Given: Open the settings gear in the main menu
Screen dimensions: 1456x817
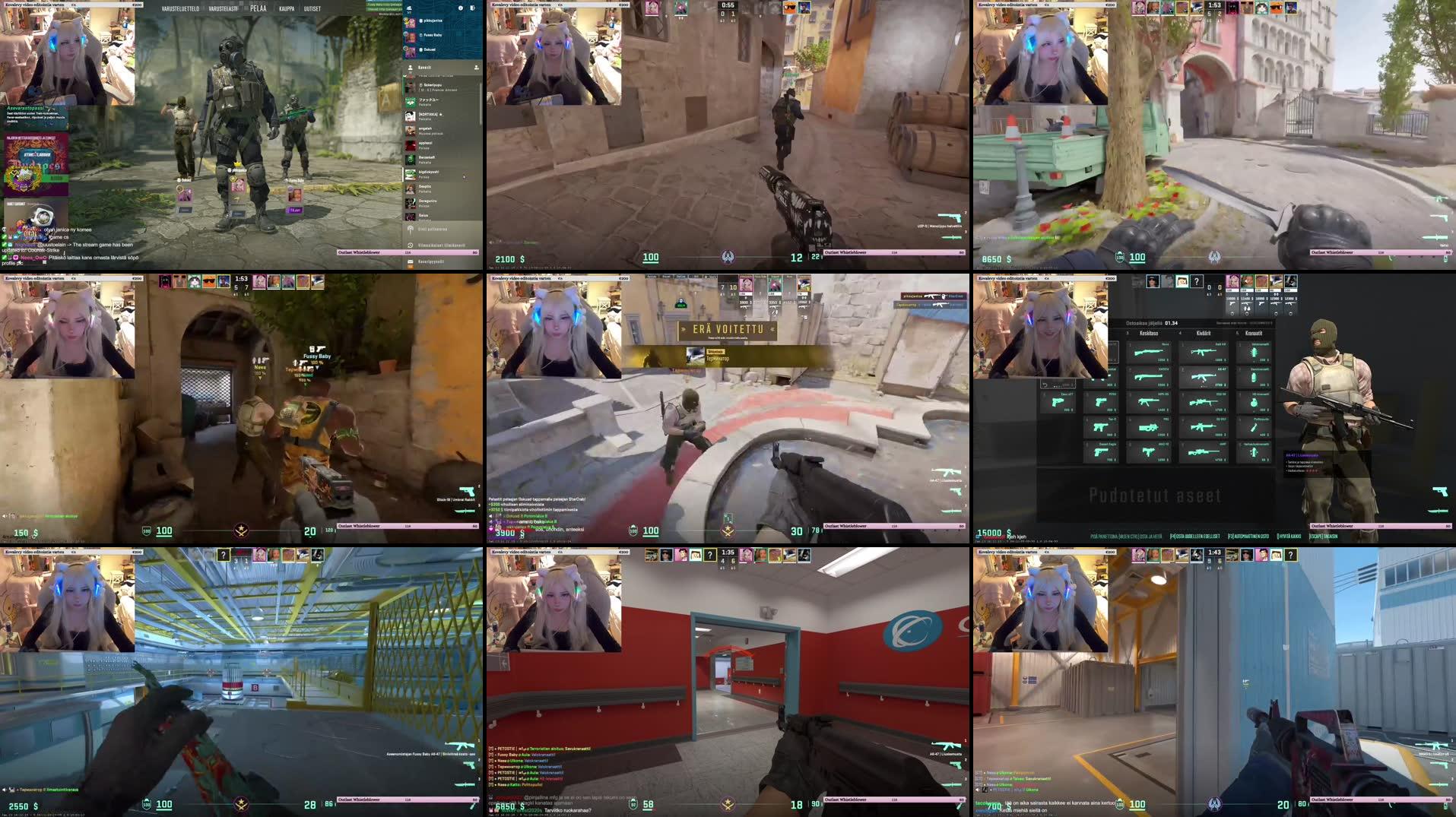Looking at the screenshot, I should point(461,8).
